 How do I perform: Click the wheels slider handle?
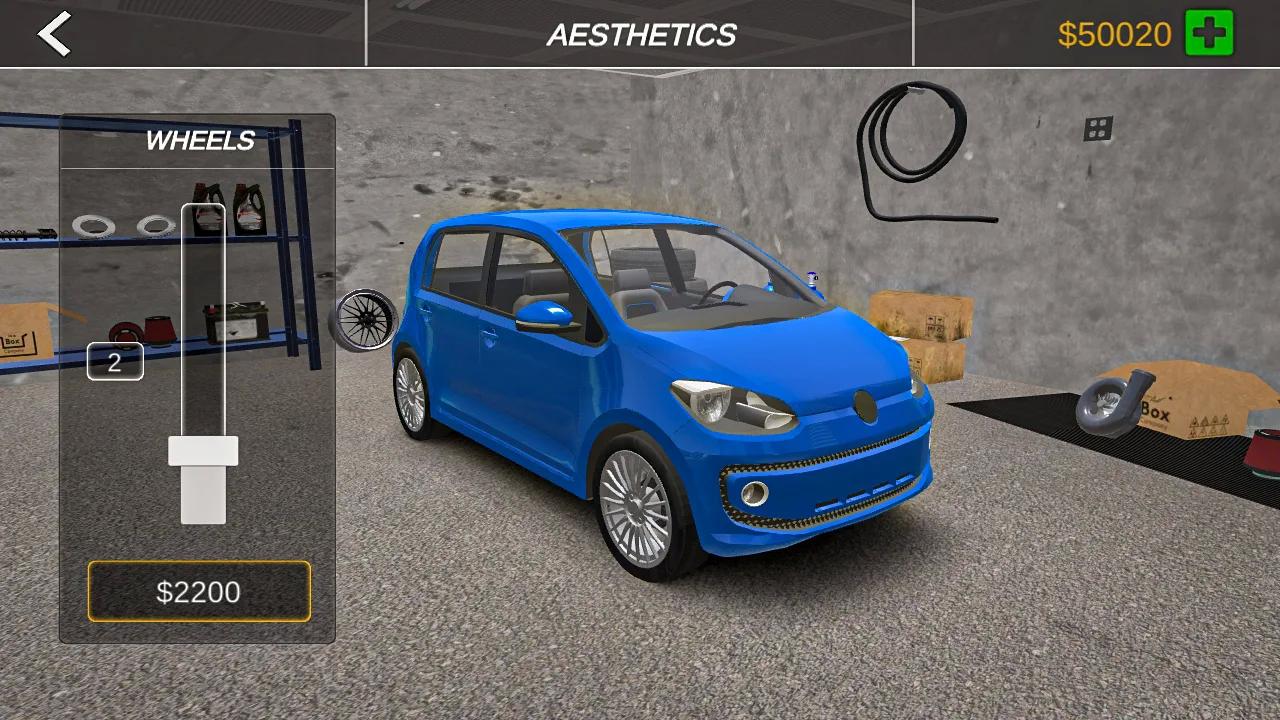click(x=203, y=451)
